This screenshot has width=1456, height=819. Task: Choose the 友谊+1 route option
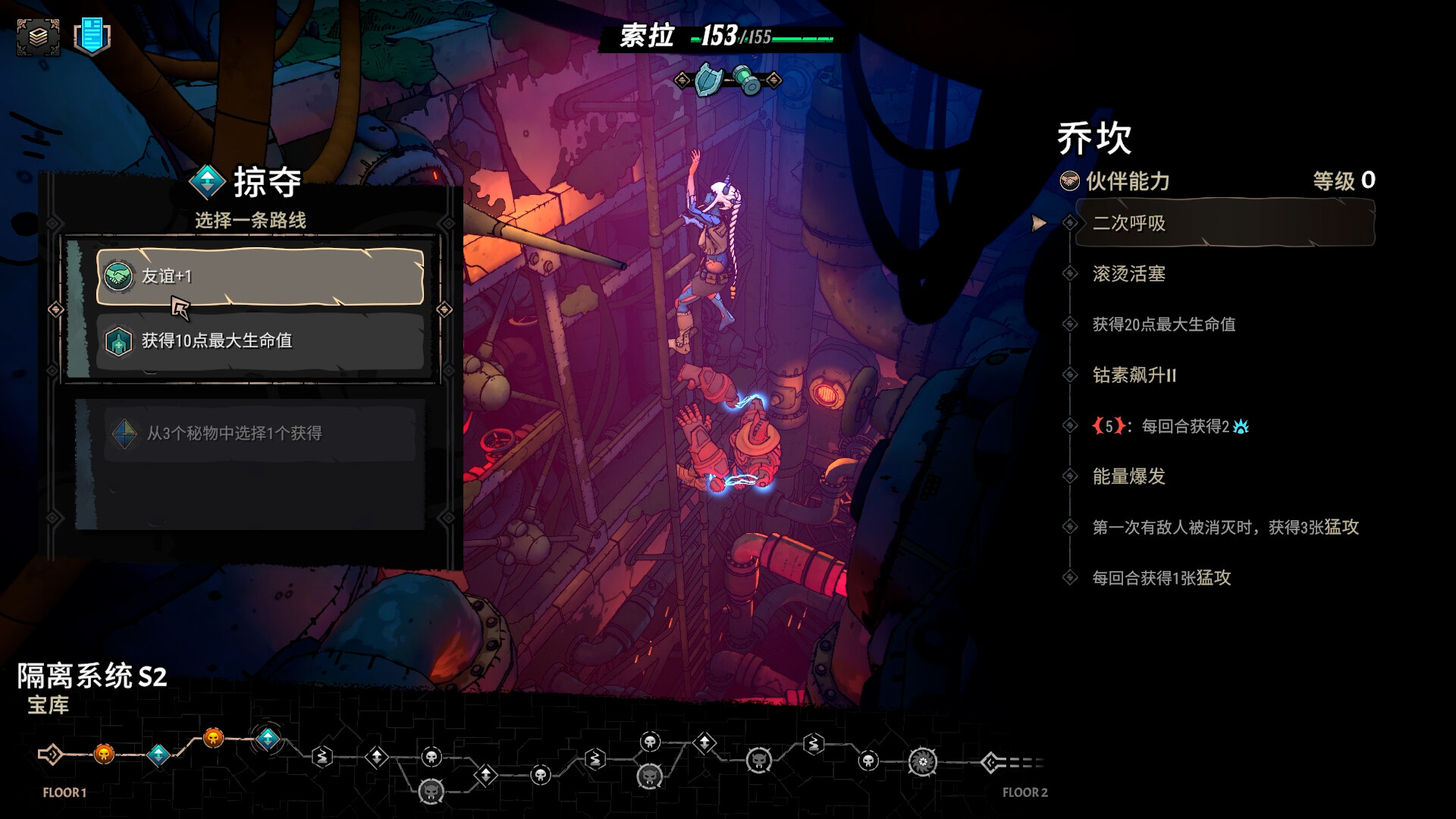pyautogui.click(x=258, y=277)
